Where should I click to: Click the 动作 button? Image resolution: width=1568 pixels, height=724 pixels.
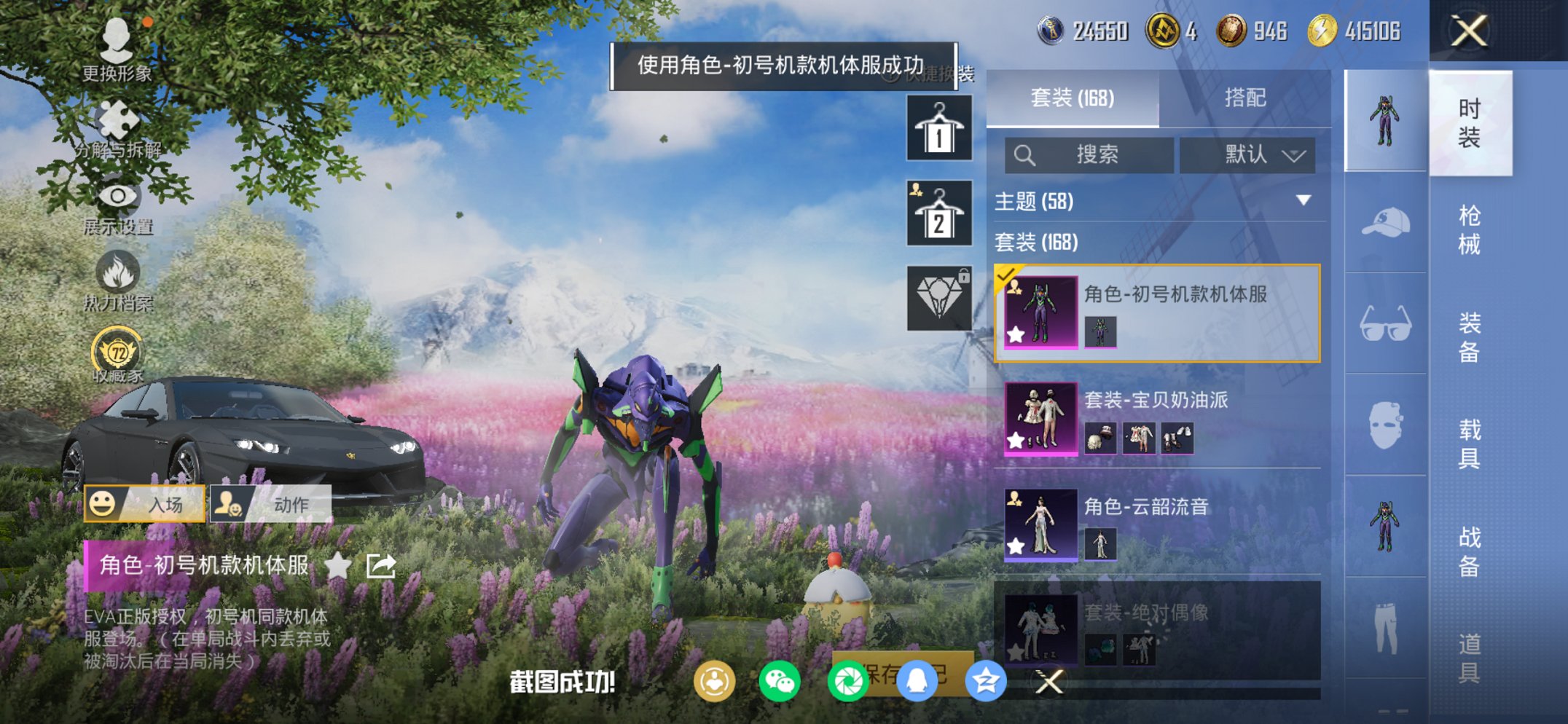271,503
